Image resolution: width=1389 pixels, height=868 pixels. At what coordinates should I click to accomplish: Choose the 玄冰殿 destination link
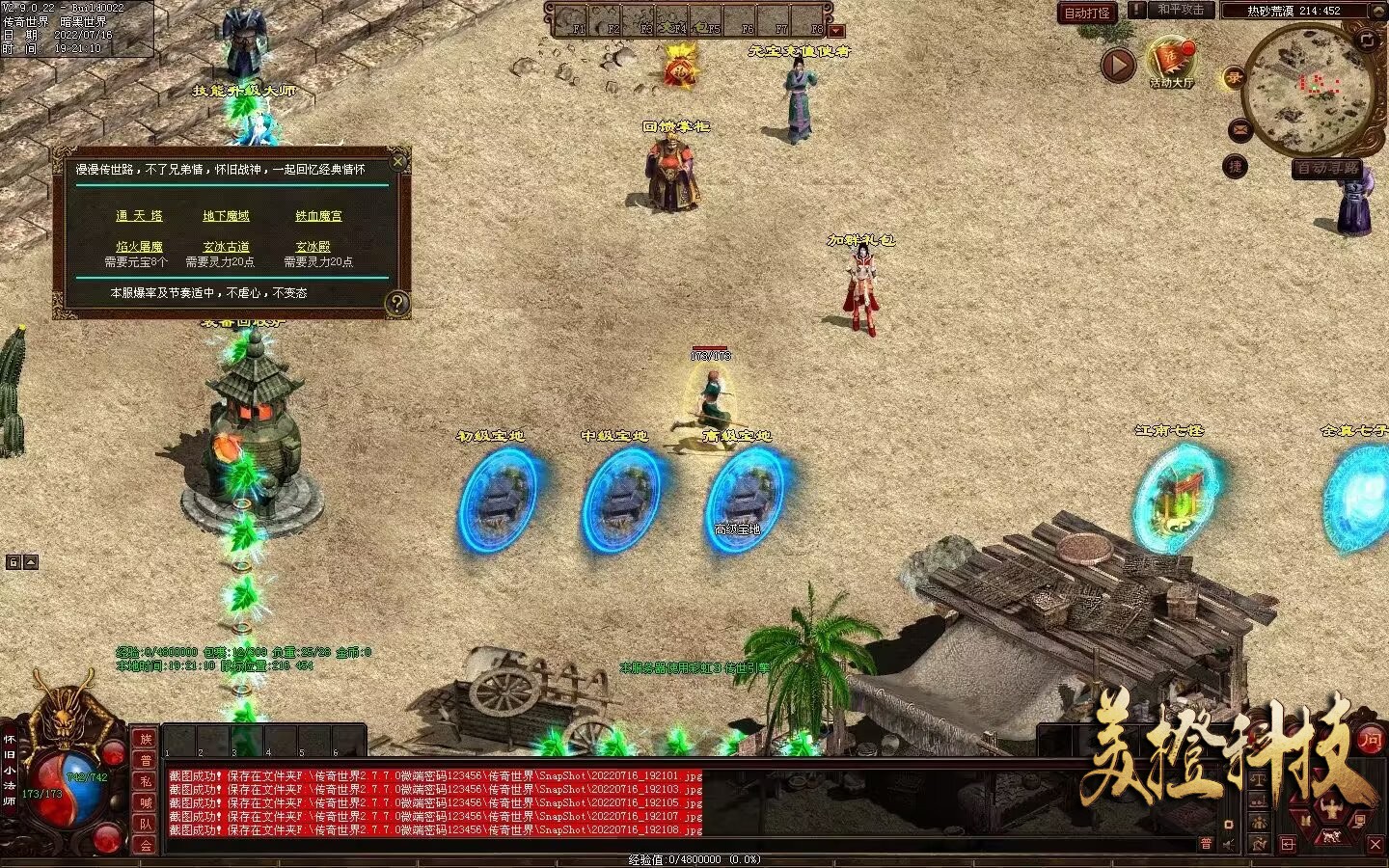[313, 247]
